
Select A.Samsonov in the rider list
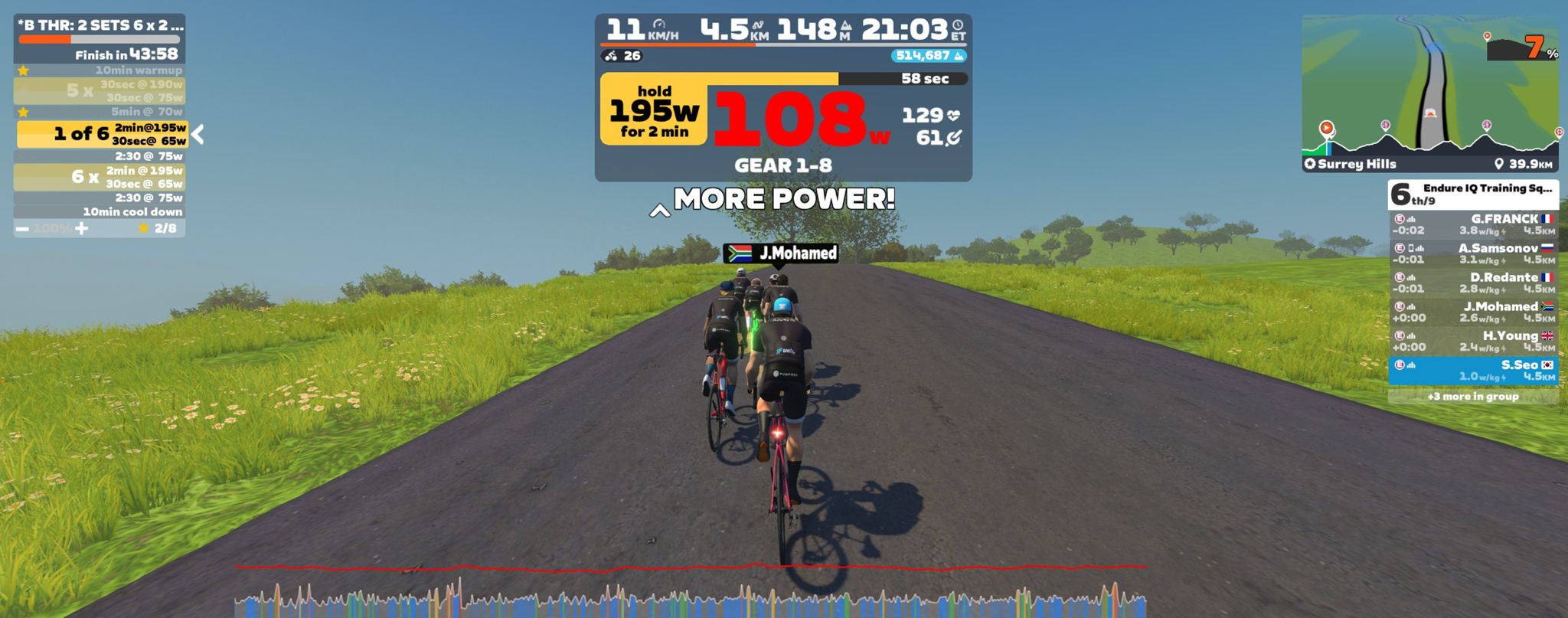point(1473,253)
